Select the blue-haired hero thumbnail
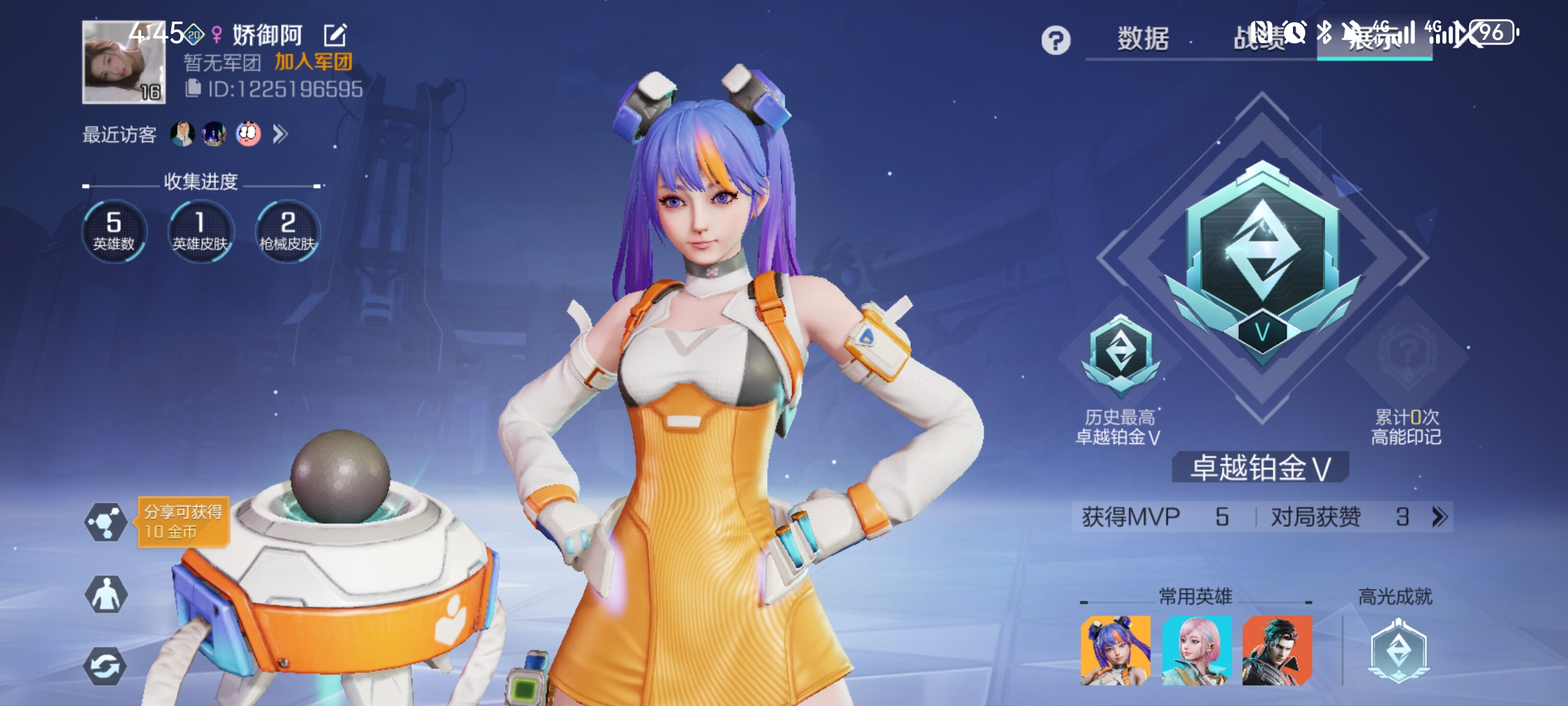Viewport: 1568px width, 706px height. 1115,650
